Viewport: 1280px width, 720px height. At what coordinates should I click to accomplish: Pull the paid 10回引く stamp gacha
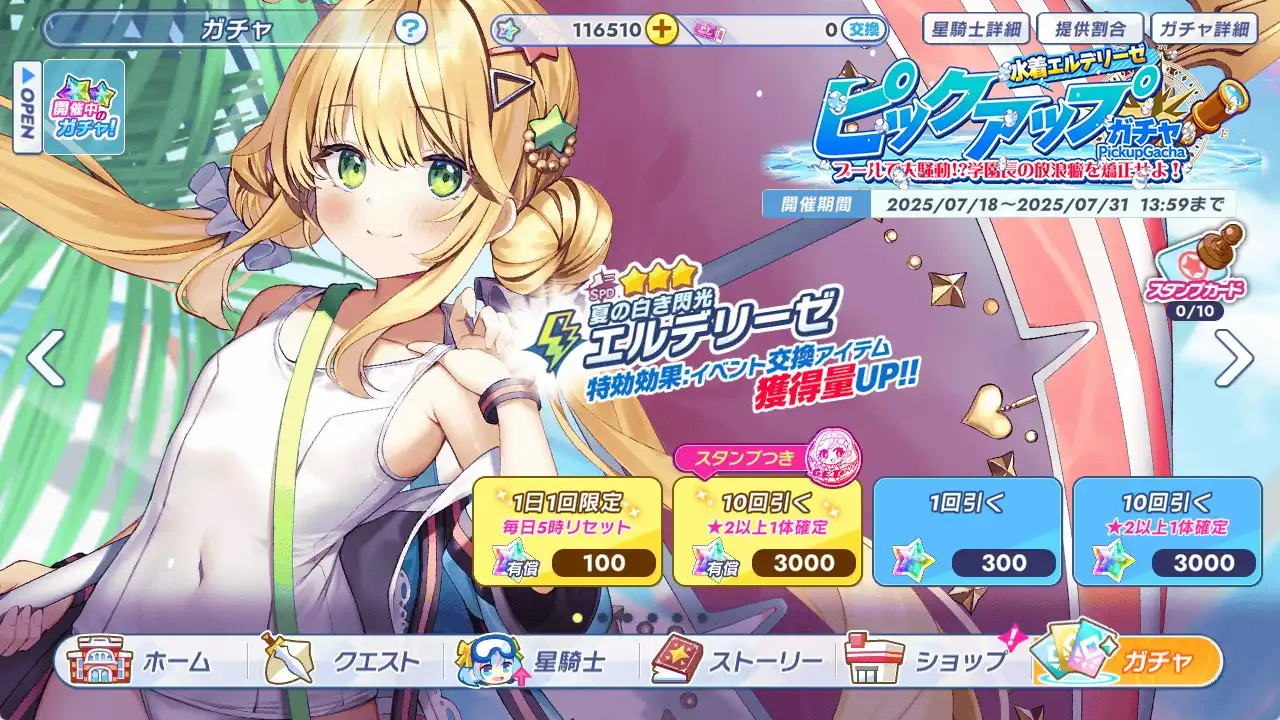point(767,531)
